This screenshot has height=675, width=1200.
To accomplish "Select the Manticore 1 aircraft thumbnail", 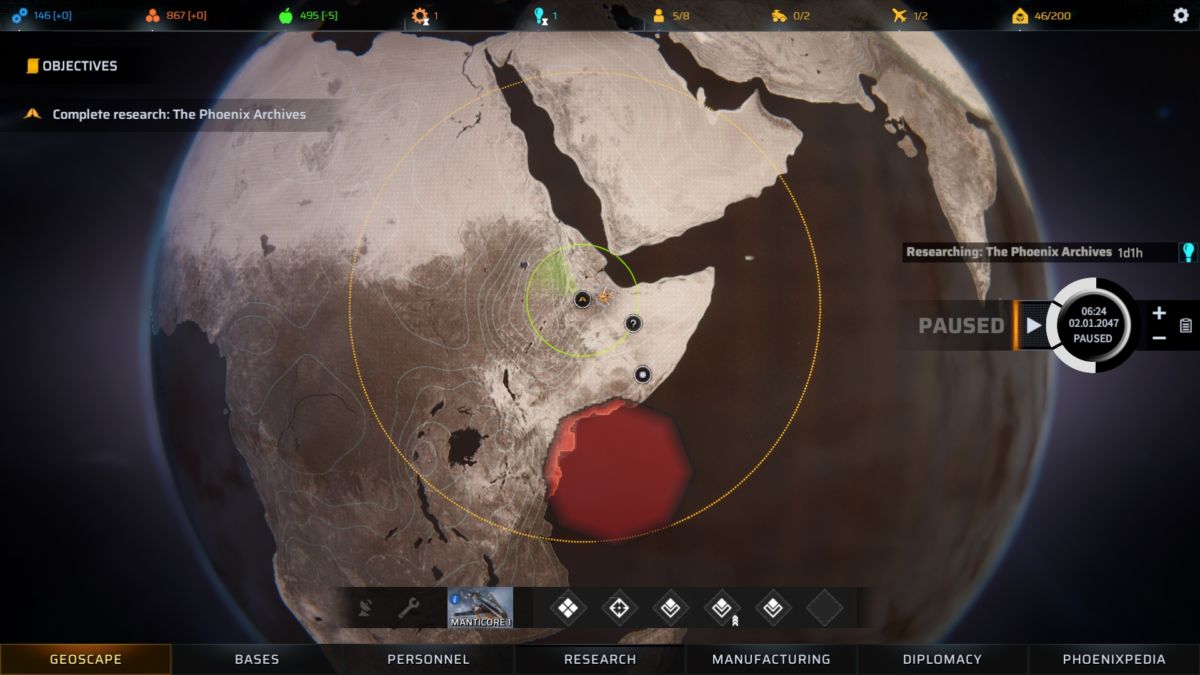I will click(x=480, y=607).
